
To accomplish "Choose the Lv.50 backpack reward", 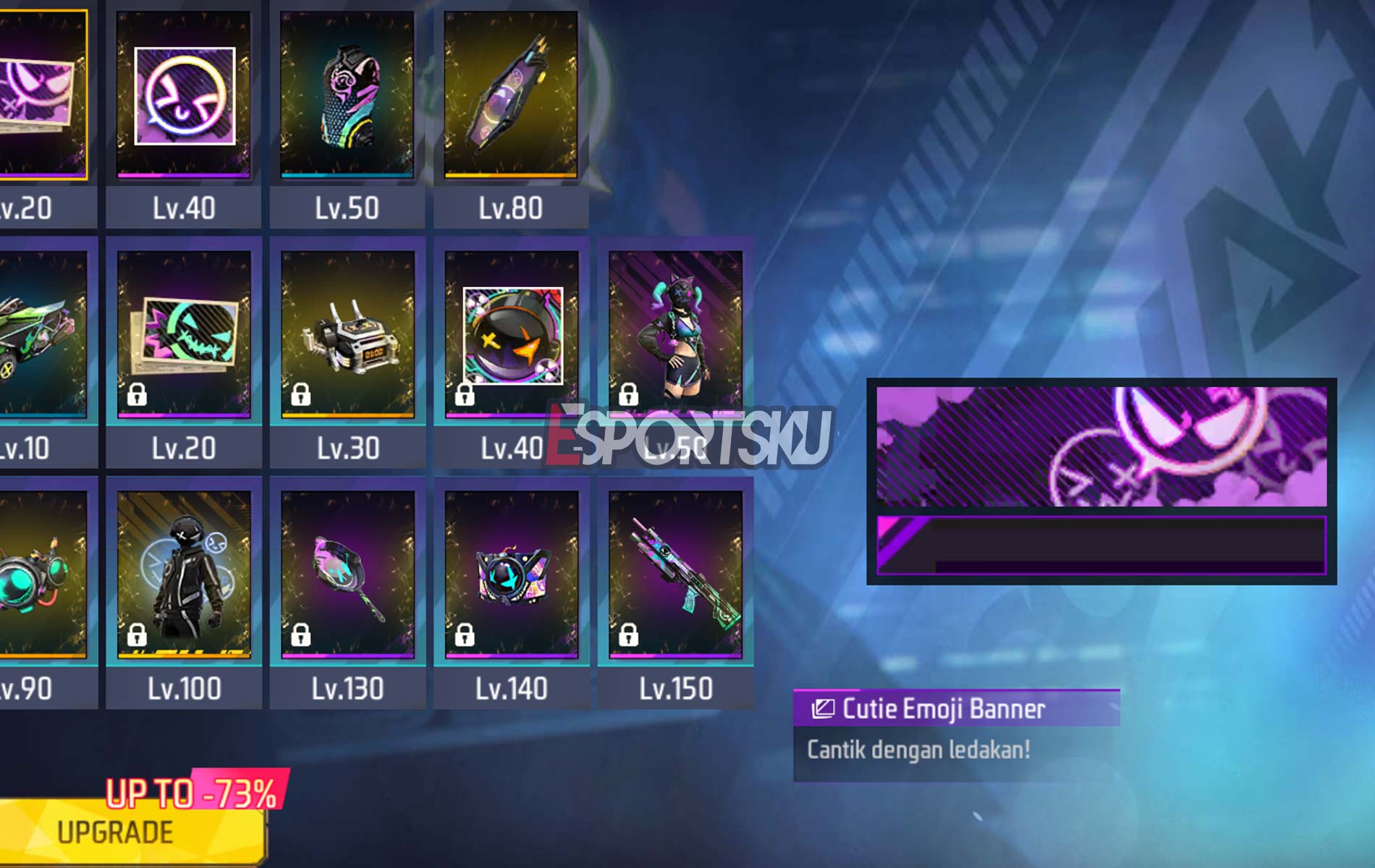I will tap(347, 95).
